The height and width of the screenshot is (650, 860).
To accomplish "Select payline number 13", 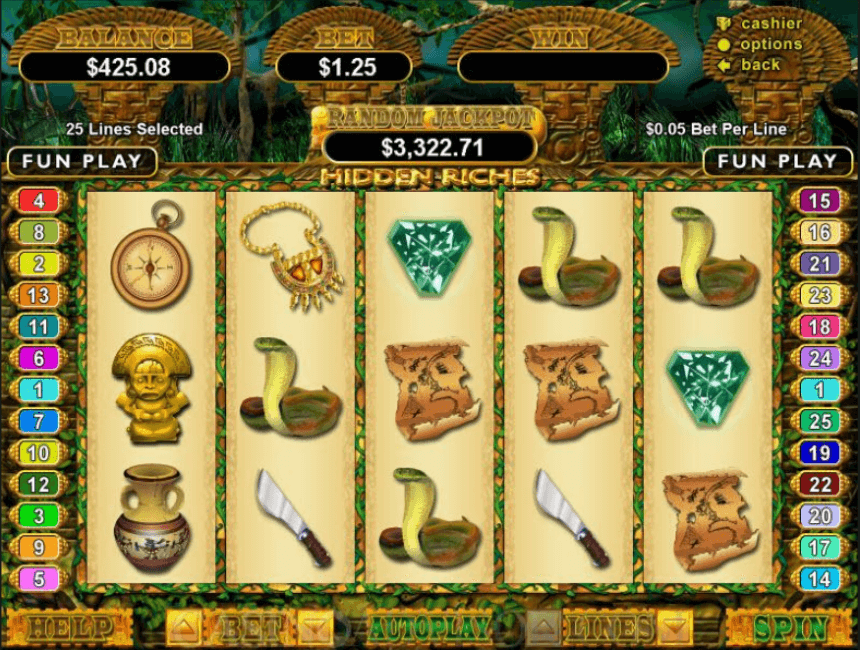I will point(38,296).
